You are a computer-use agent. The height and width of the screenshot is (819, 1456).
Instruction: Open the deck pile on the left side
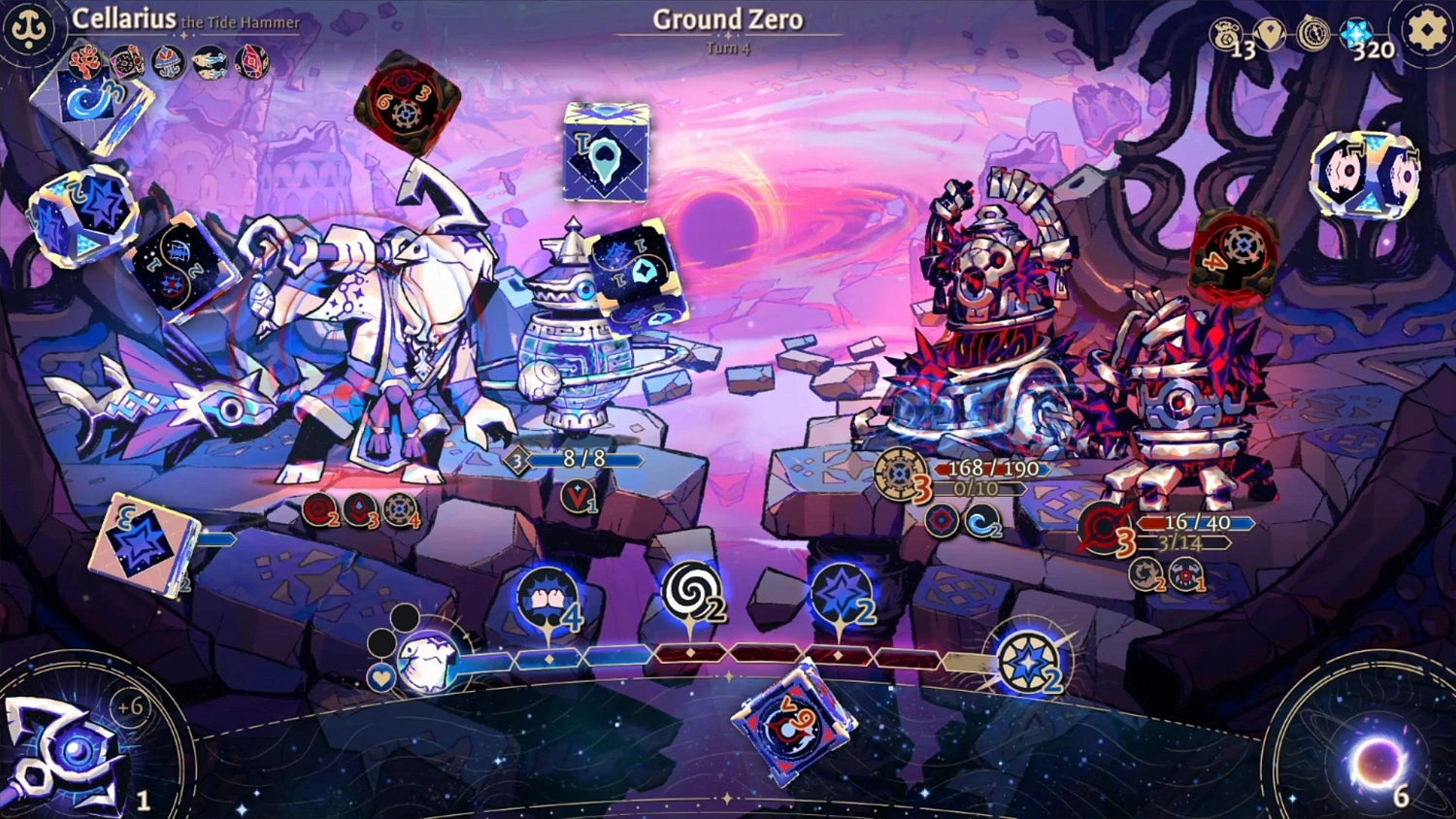click(141, 539)
